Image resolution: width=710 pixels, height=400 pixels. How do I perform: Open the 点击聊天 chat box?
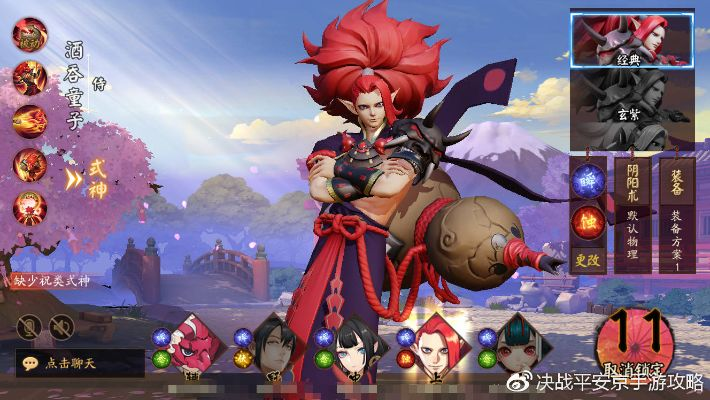click(80, 363)
